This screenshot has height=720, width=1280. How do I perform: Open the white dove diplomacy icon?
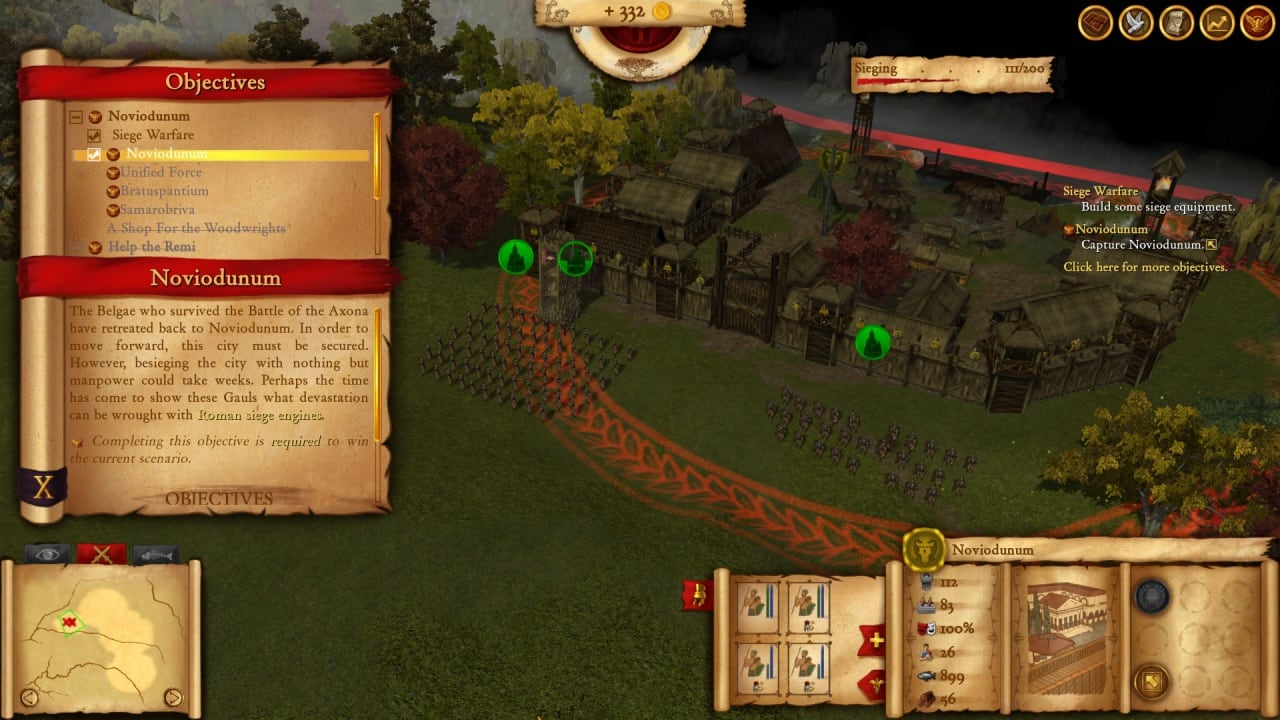coord(1137,23)
